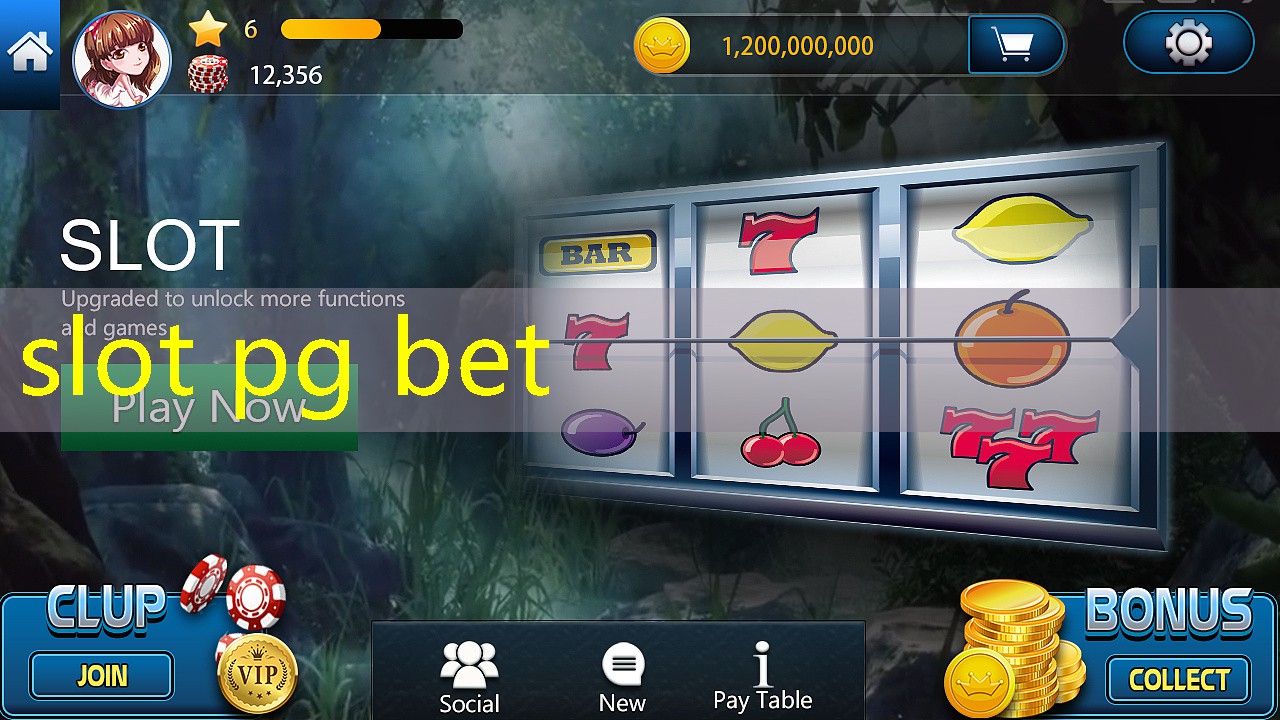This screenshot has height=720, width=1280.
Task: Click the star level icon showing 6
Action: tap(207, 30)
